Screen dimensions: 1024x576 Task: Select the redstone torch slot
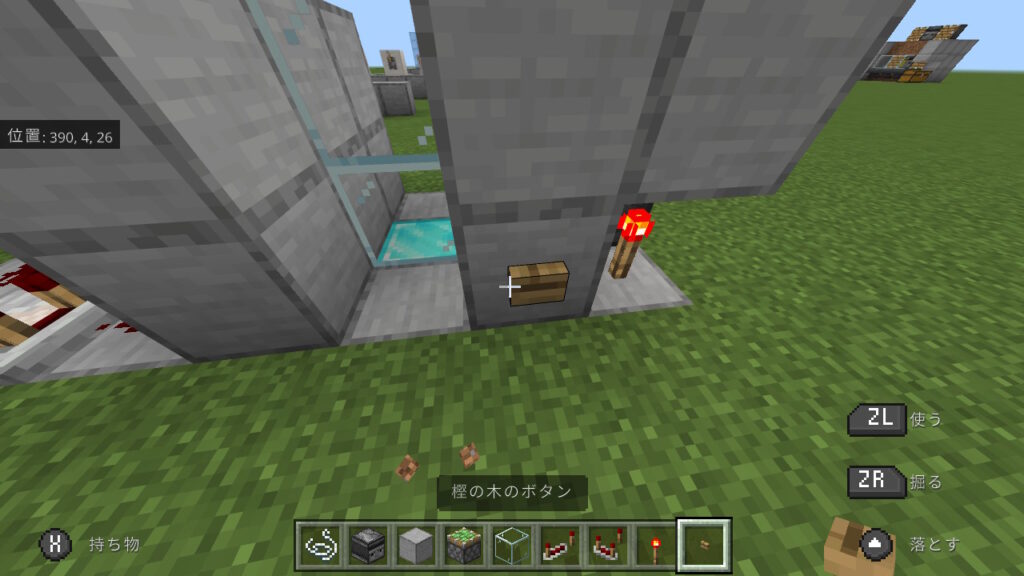tap(654, 546)
